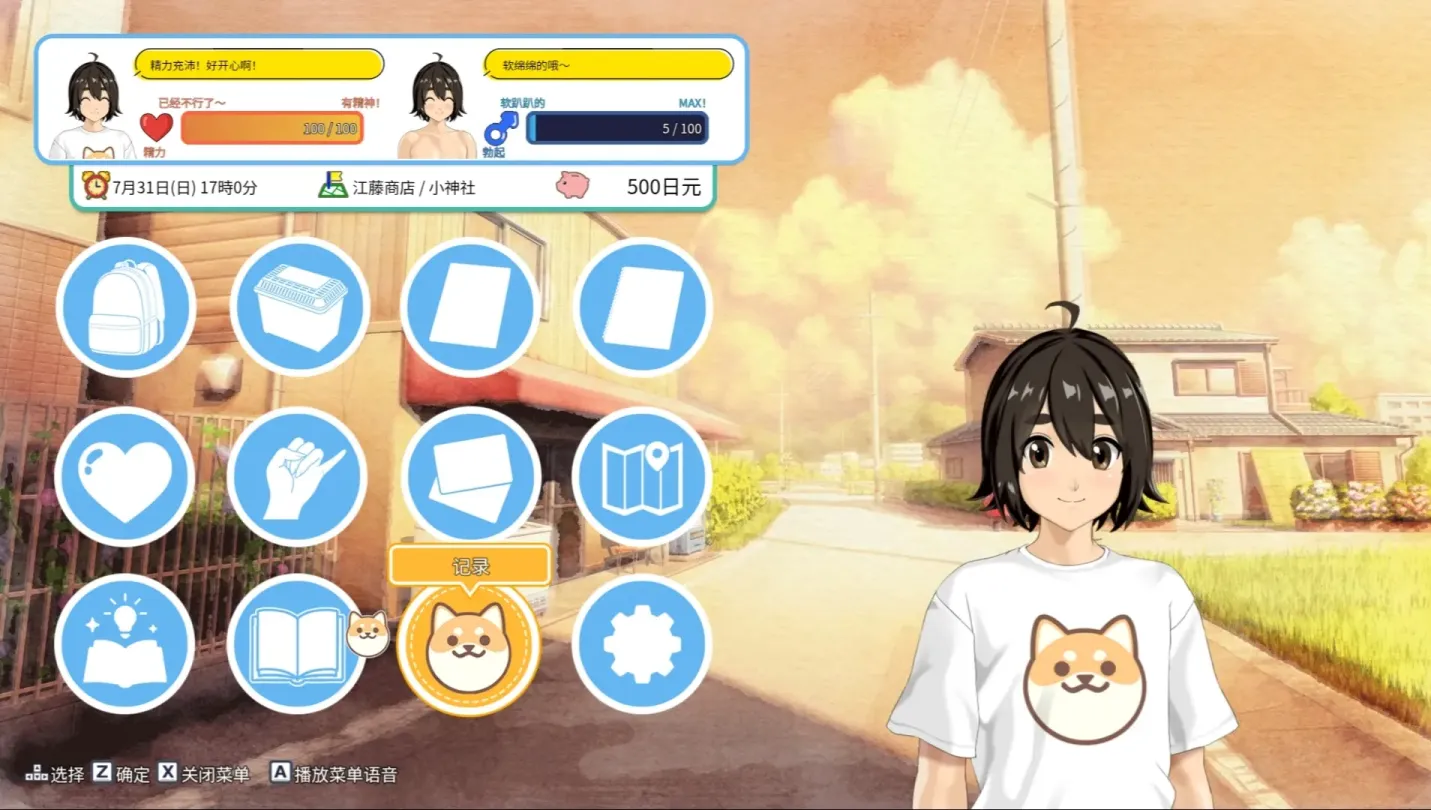Open the settings gear icon
The width and height of the screenshot is (1431, 810).
click(642, 645)
